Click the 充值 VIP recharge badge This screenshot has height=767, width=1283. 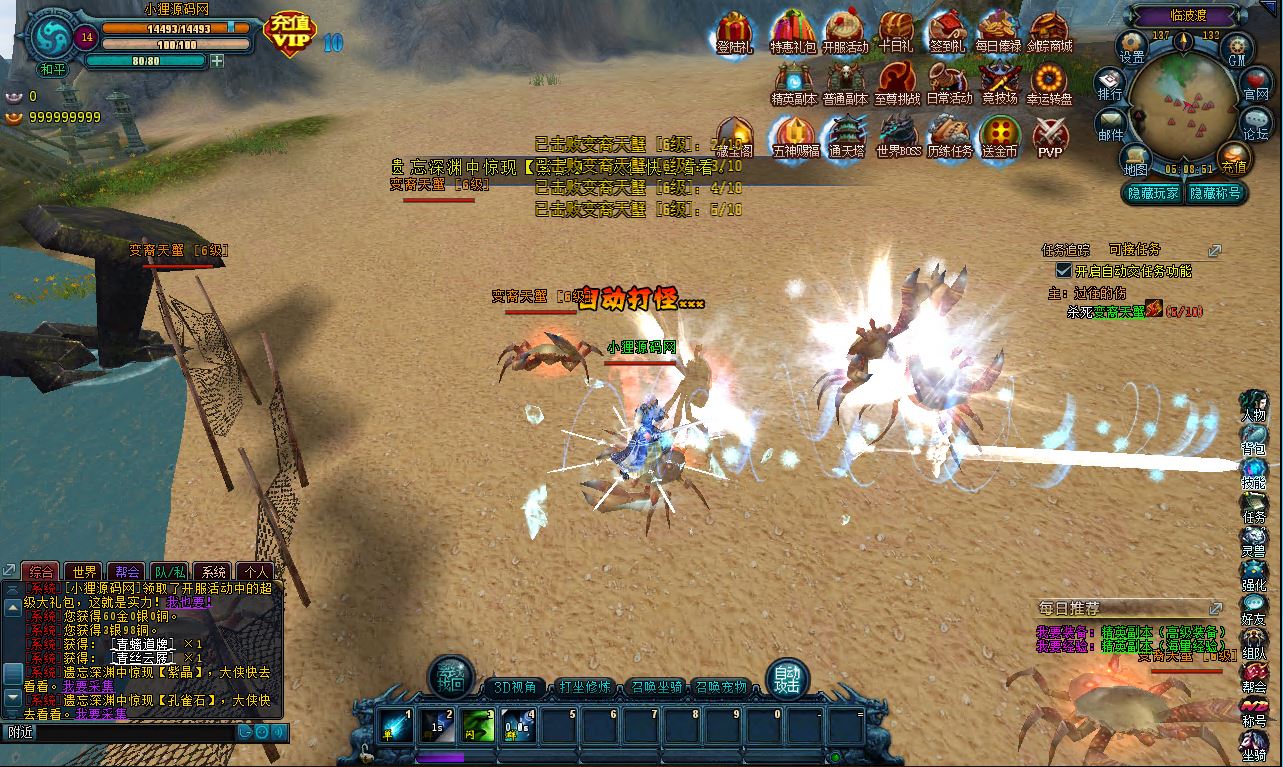click(x=288, y=32)
